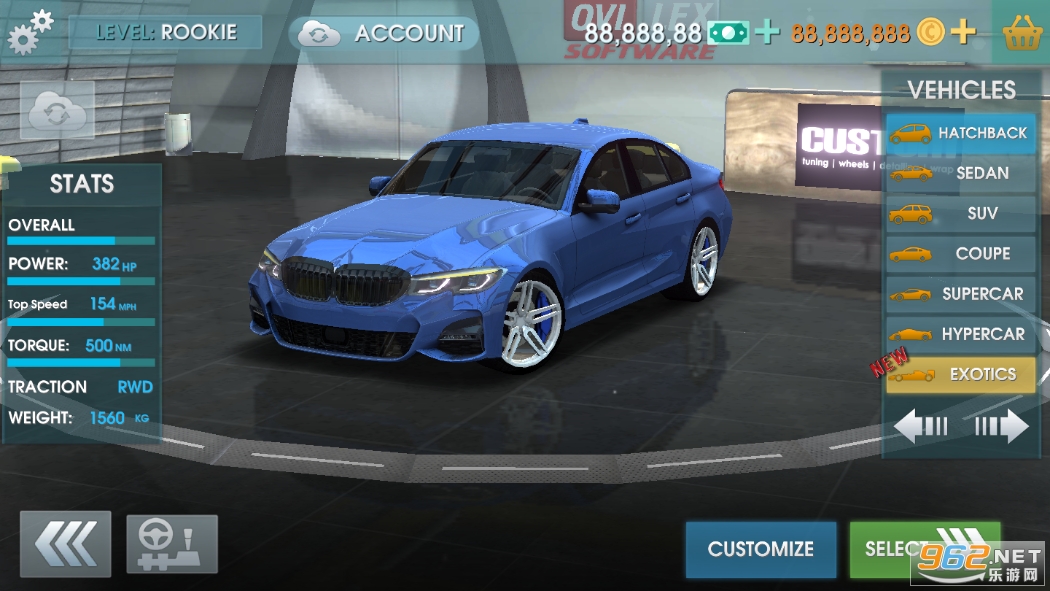Switch to the Supercar category
1050x591 pixels.
(961, 294)
